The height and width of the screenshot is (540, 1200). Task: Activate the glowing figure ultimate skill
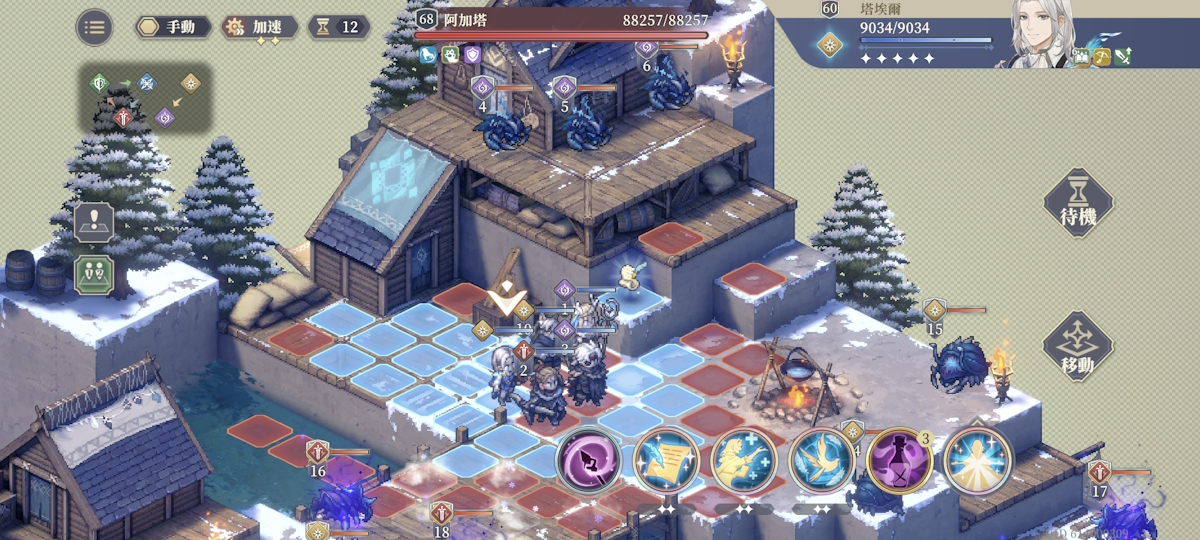click(x=978, y=461)
